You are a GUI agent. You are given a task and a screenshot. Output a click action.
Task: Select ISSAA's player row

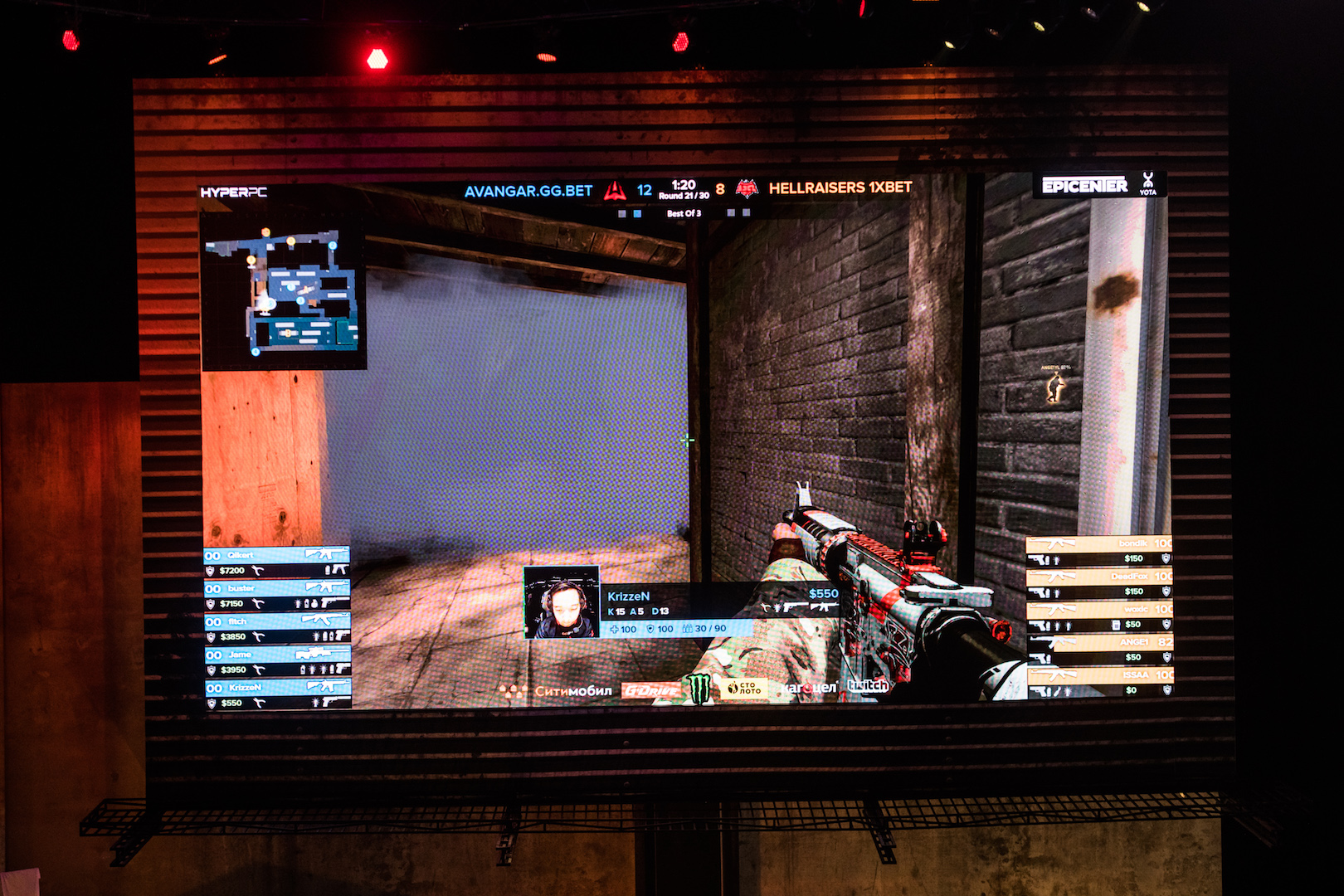tap(1099, 682)
